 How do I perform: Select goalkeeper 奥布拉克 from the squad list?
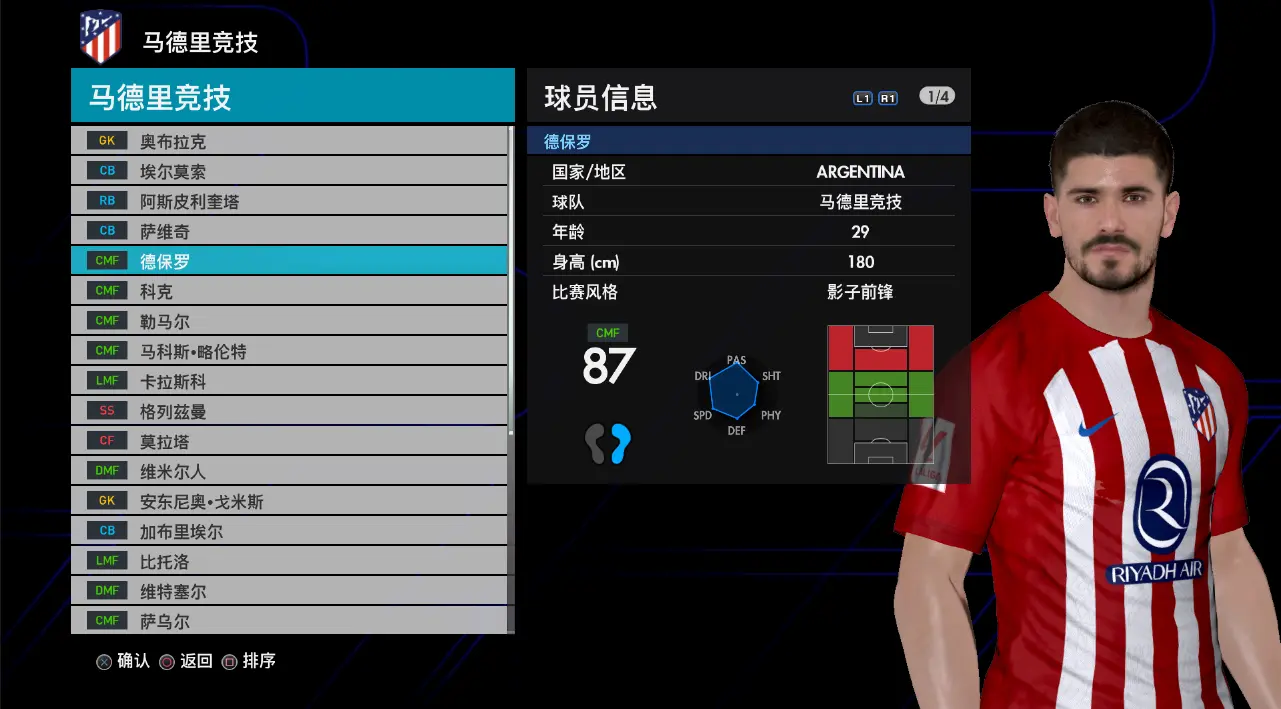coord(289,141)
